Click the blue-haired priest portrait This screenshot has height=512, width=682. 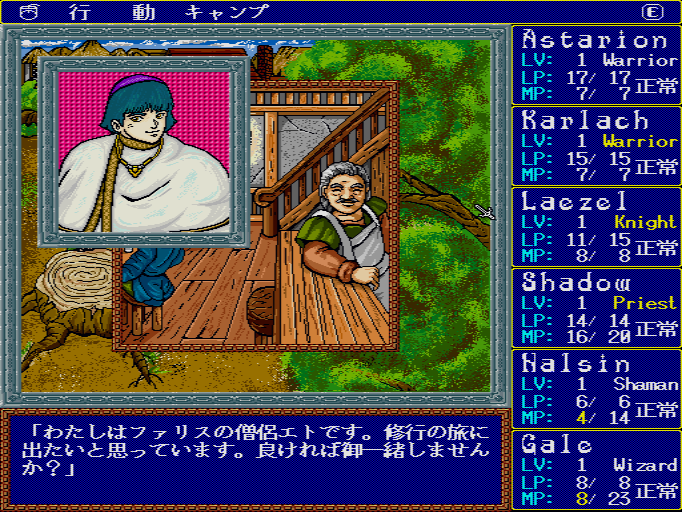pyautogui.click(x=143, y=152)
